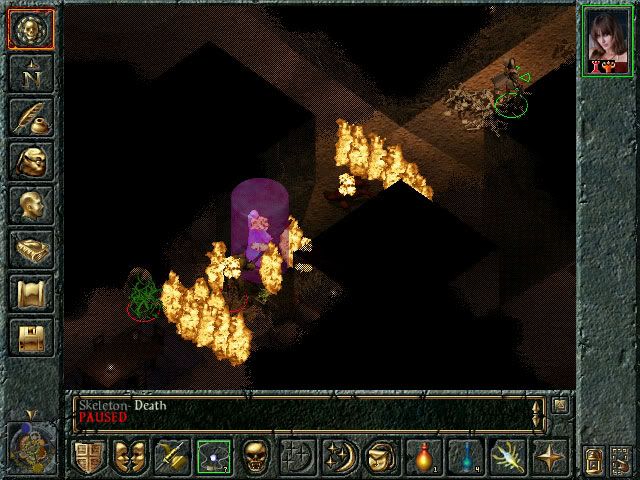The image size is (640, 480).
Task: Expand the message log with the small square button
Action: click(x=561, y=405)
